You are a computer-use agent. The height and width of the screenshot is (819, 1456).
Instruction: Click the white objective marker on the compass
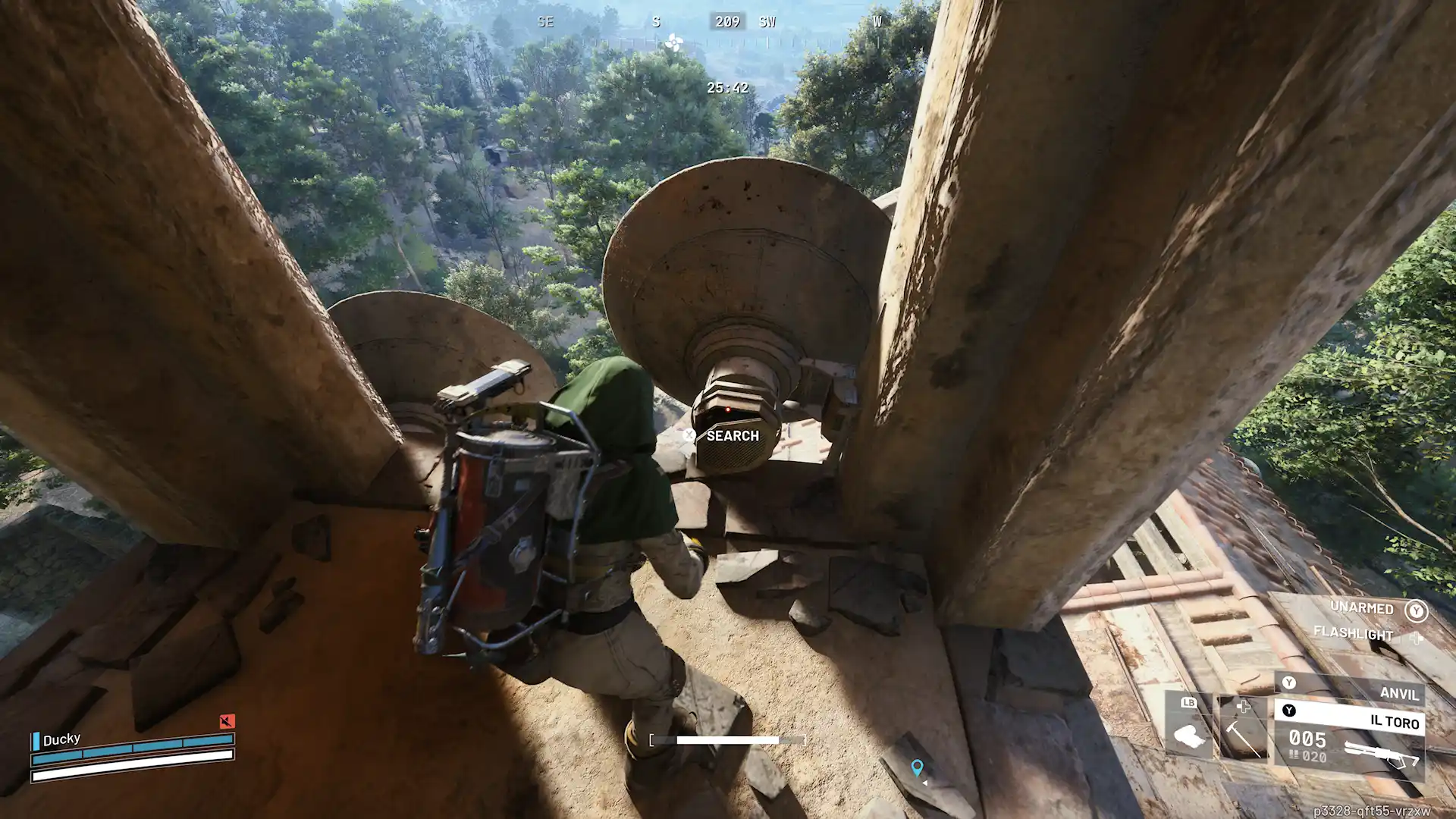pyautogui.click(x=673, y=43)
